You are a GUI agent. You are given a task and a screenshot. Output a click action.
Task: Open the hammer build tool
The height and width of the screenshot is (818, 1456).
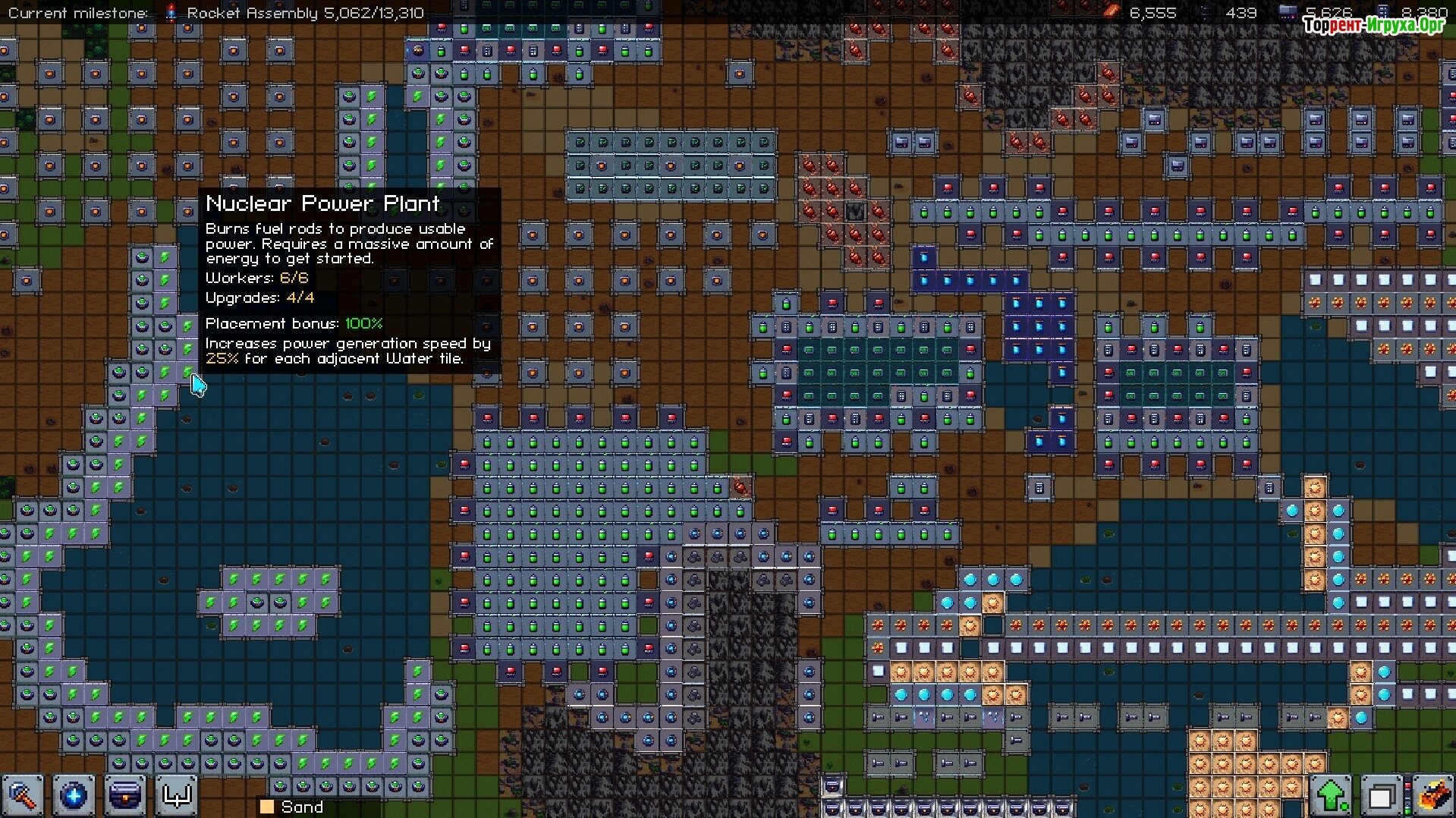tap(23, 796)
